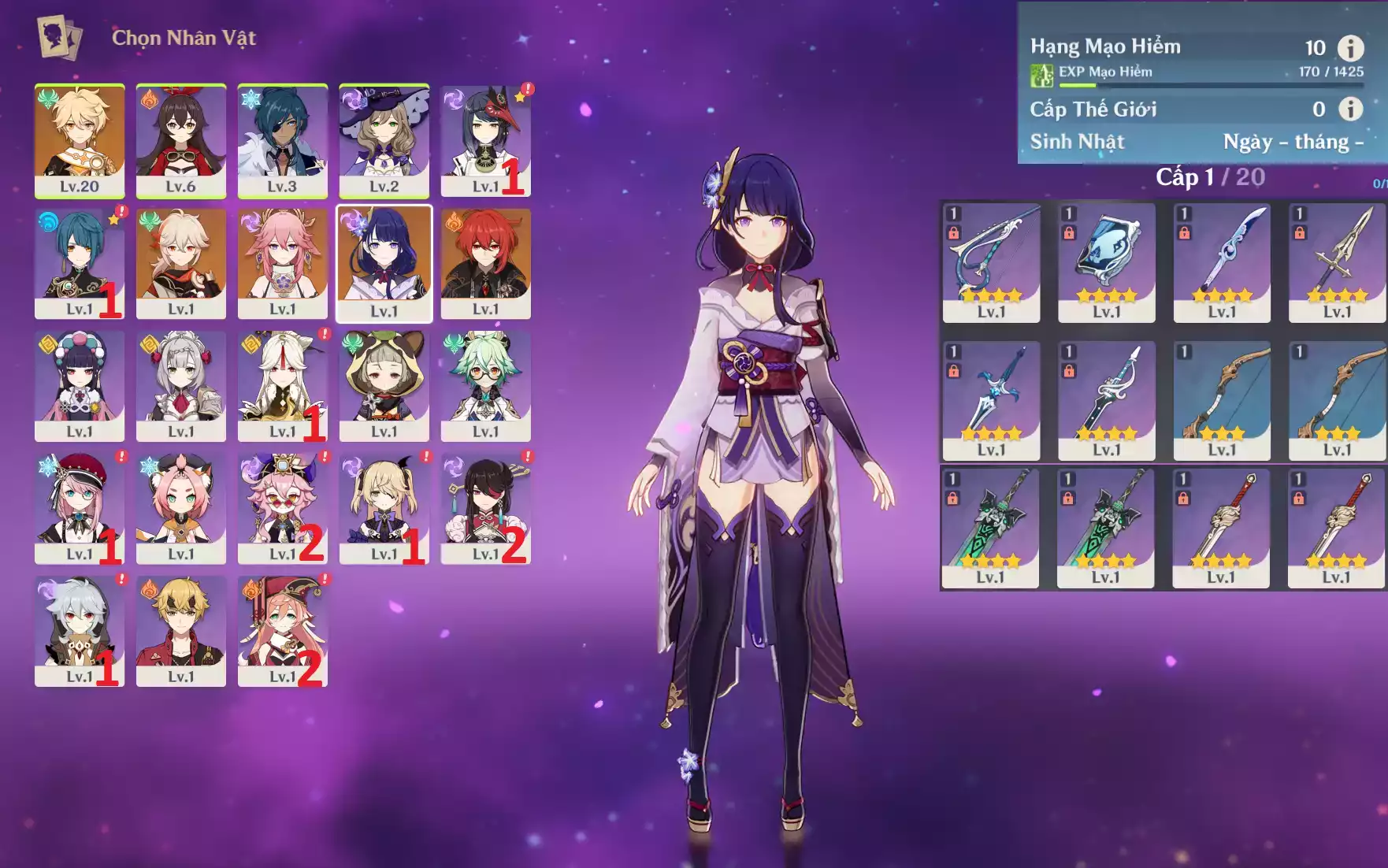This screenshot has height=868, width=1388.
Task: Pick the Kaedehara Kazuha card
Action: coord(180,263)
